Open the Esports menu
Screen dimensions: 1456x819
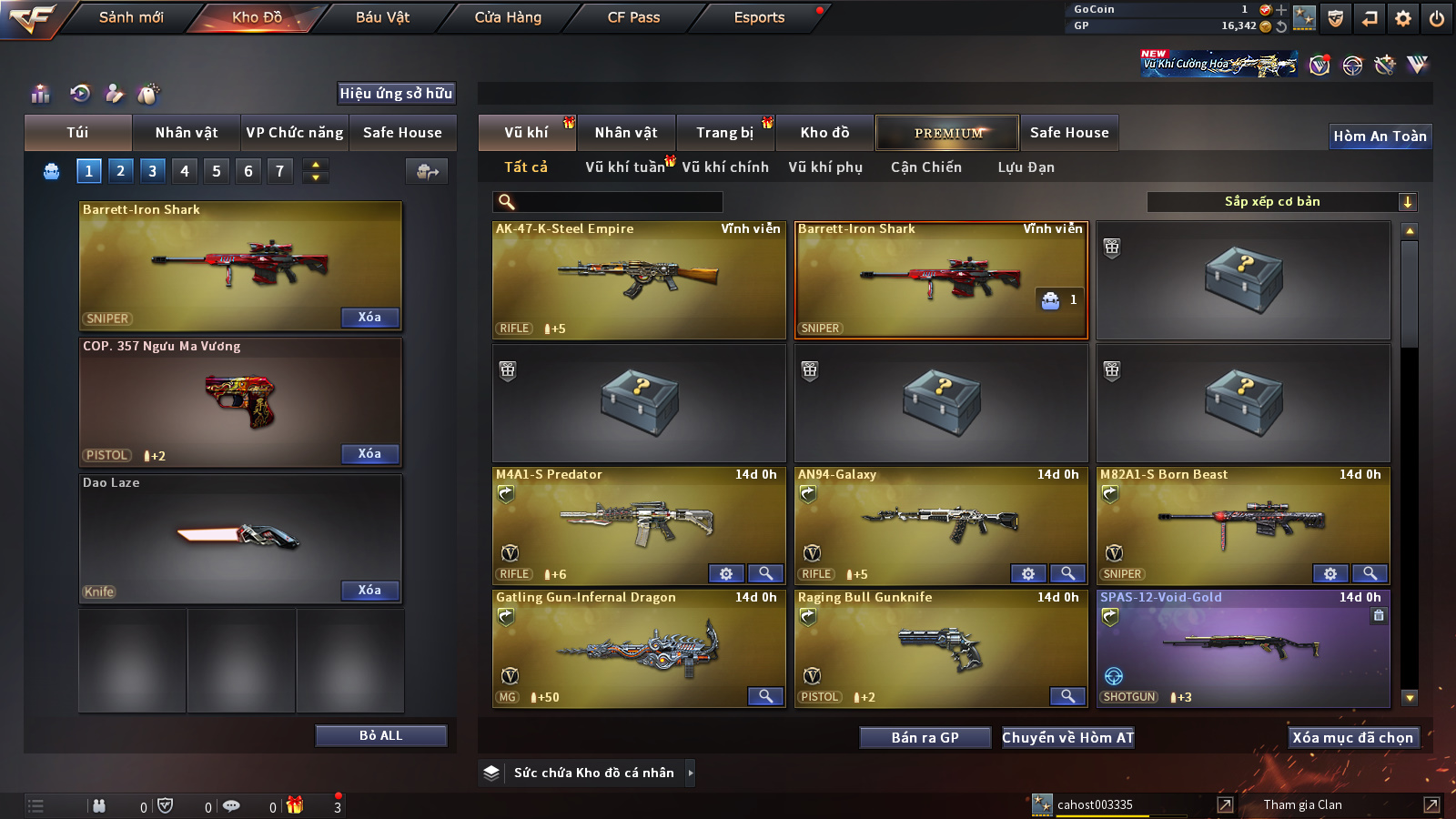coord(759,17)
